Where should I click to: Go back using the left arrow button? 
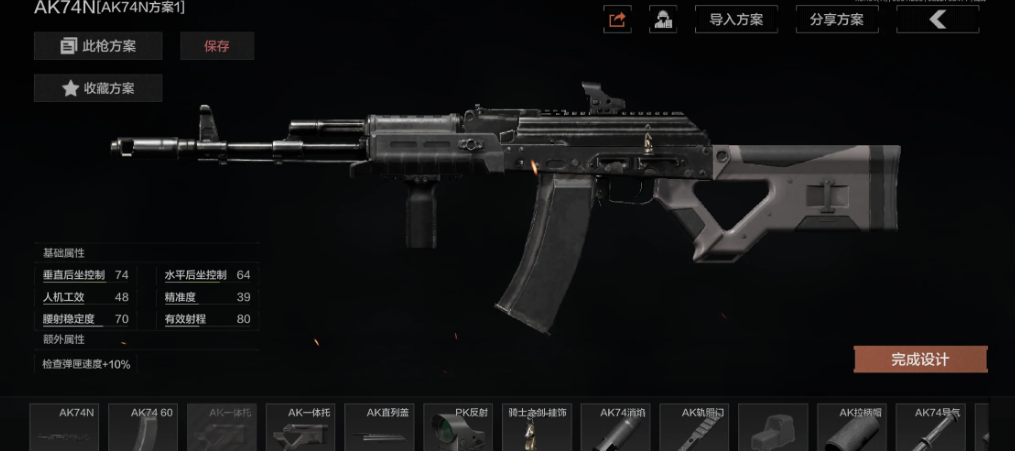[x=937, y=19]
